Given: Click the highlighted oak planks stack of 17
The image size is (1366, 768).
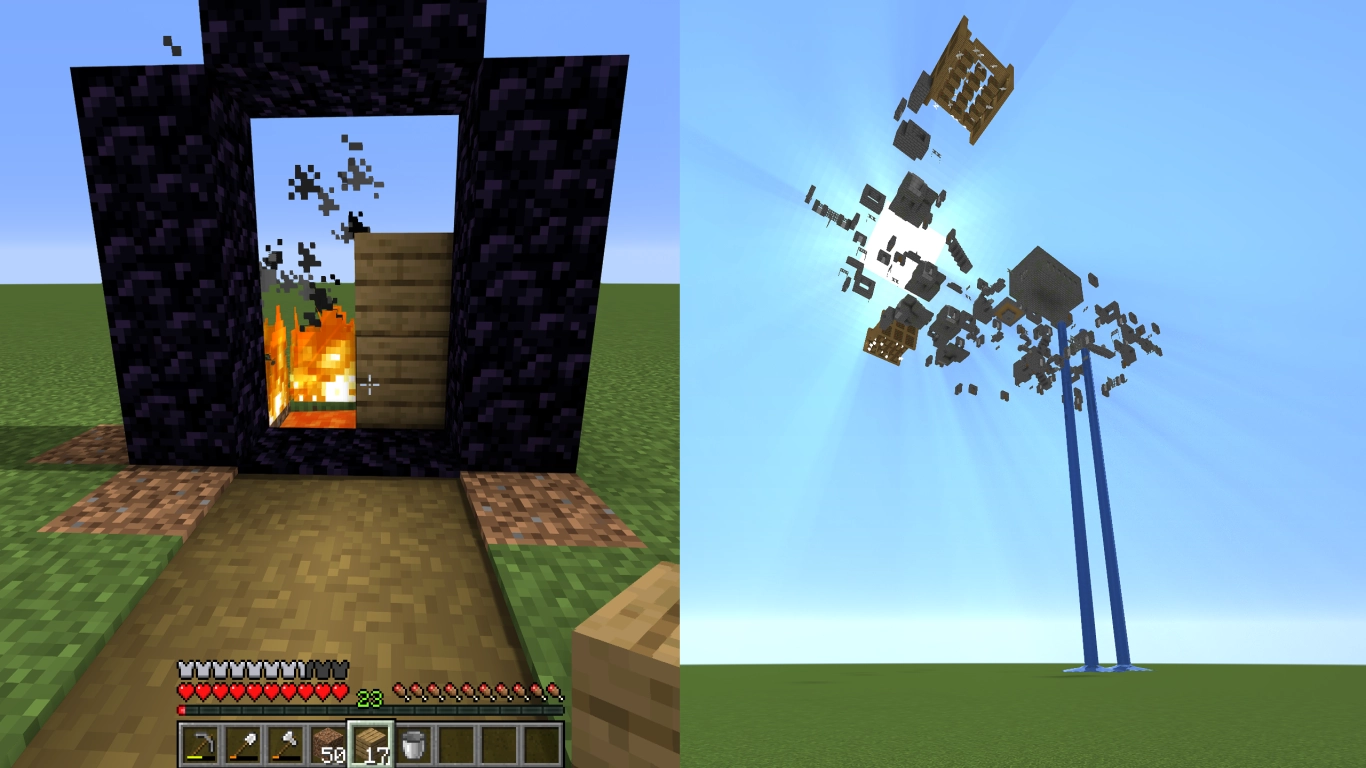Looking at the screenshot, I should [371, 742].
